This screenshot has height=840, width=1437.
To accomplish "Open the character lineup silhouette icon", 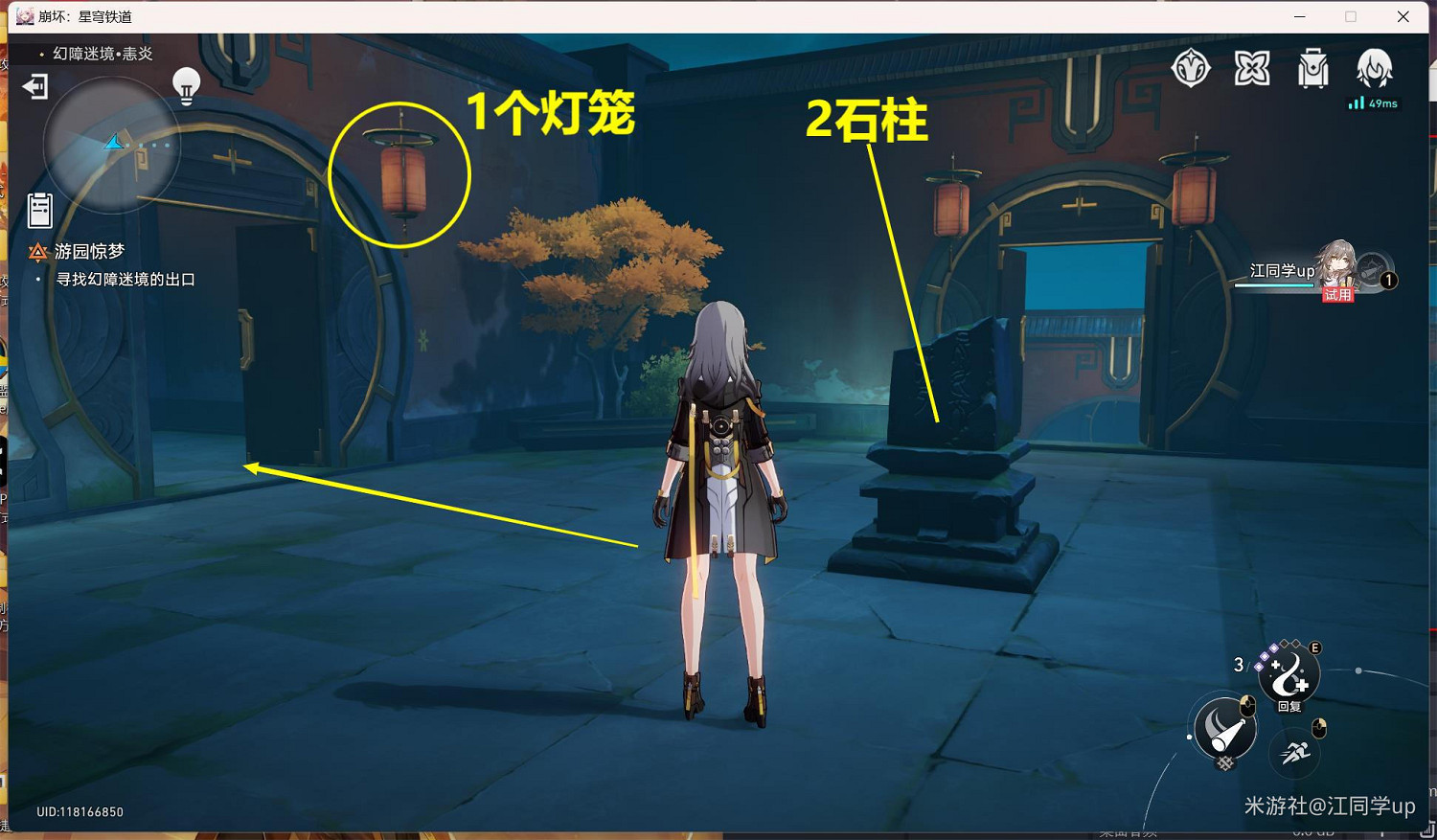I will (1377, 67).
